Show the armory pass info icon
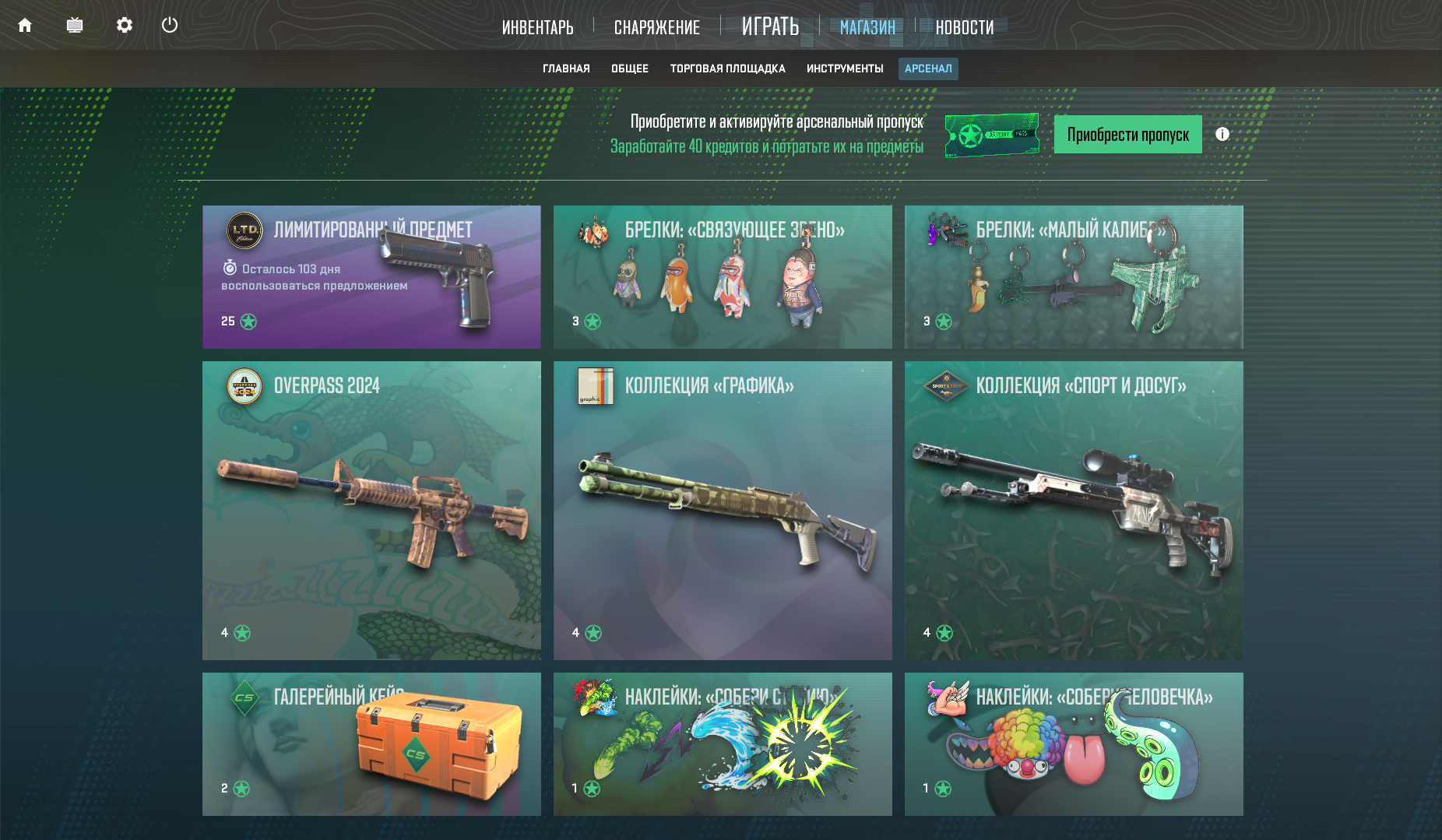The height and width of the screenshot is (840, 1442). [1222, 134]
